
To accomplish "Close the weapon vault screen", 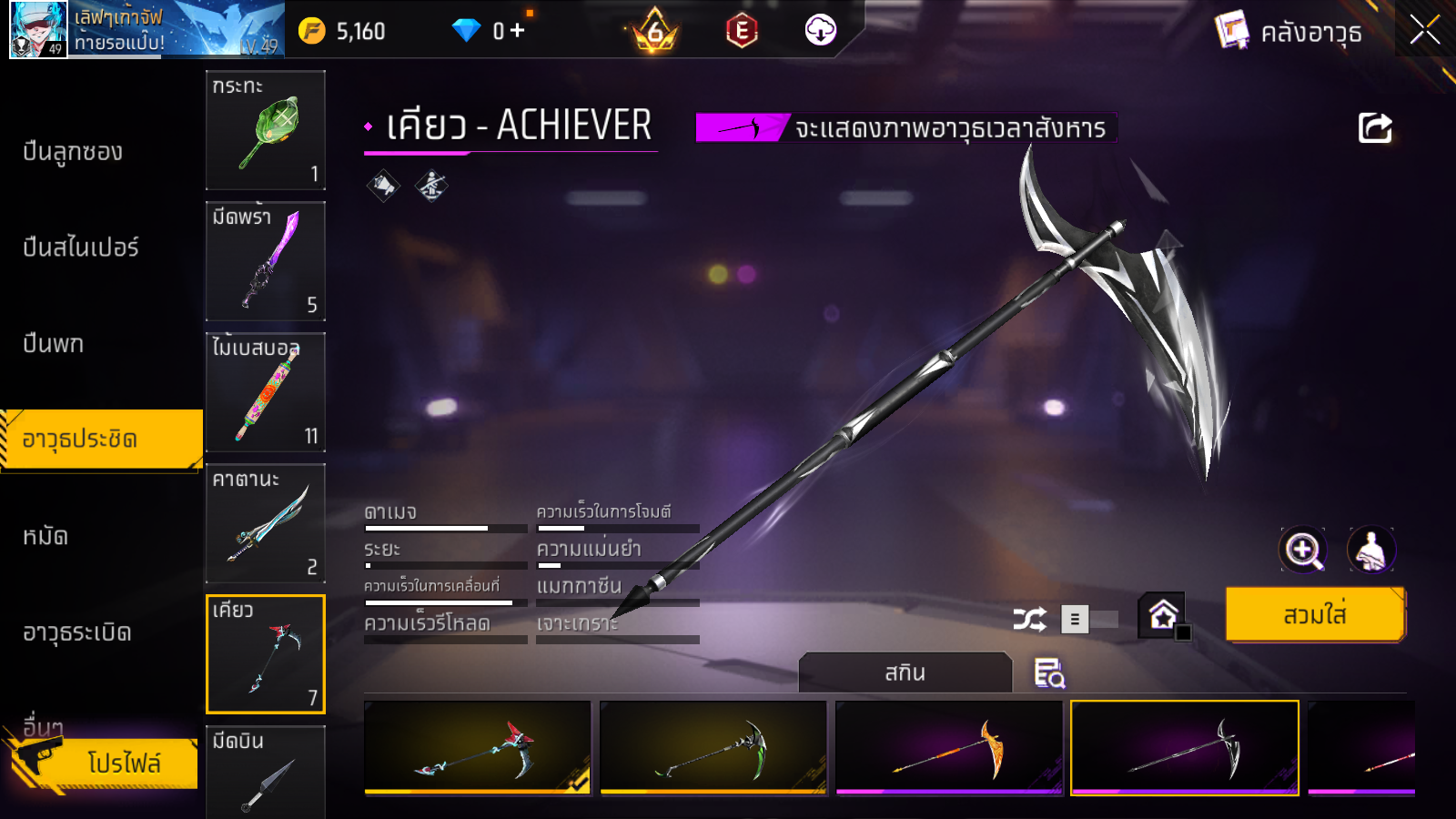I will point(1424,31).
